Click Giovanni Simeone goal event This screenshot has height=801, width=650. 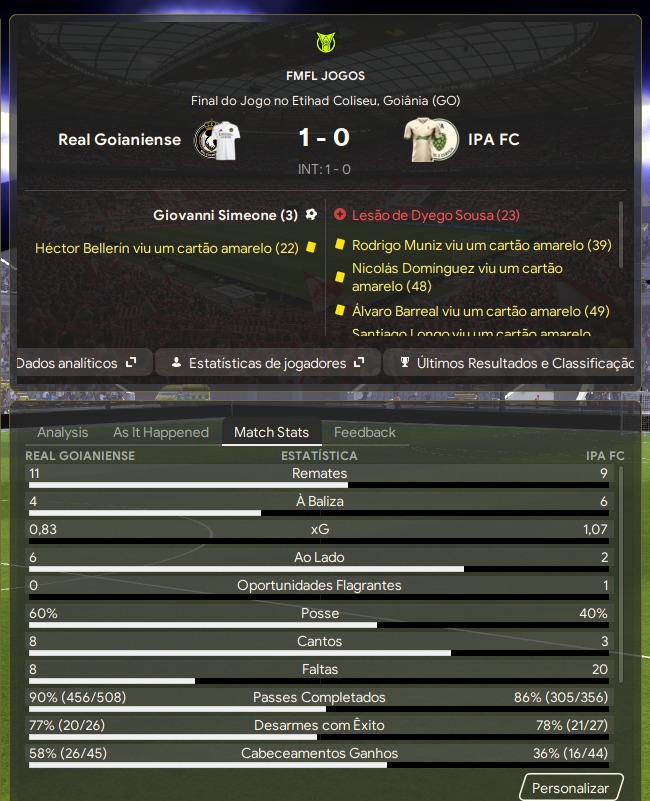pos(225,215)
